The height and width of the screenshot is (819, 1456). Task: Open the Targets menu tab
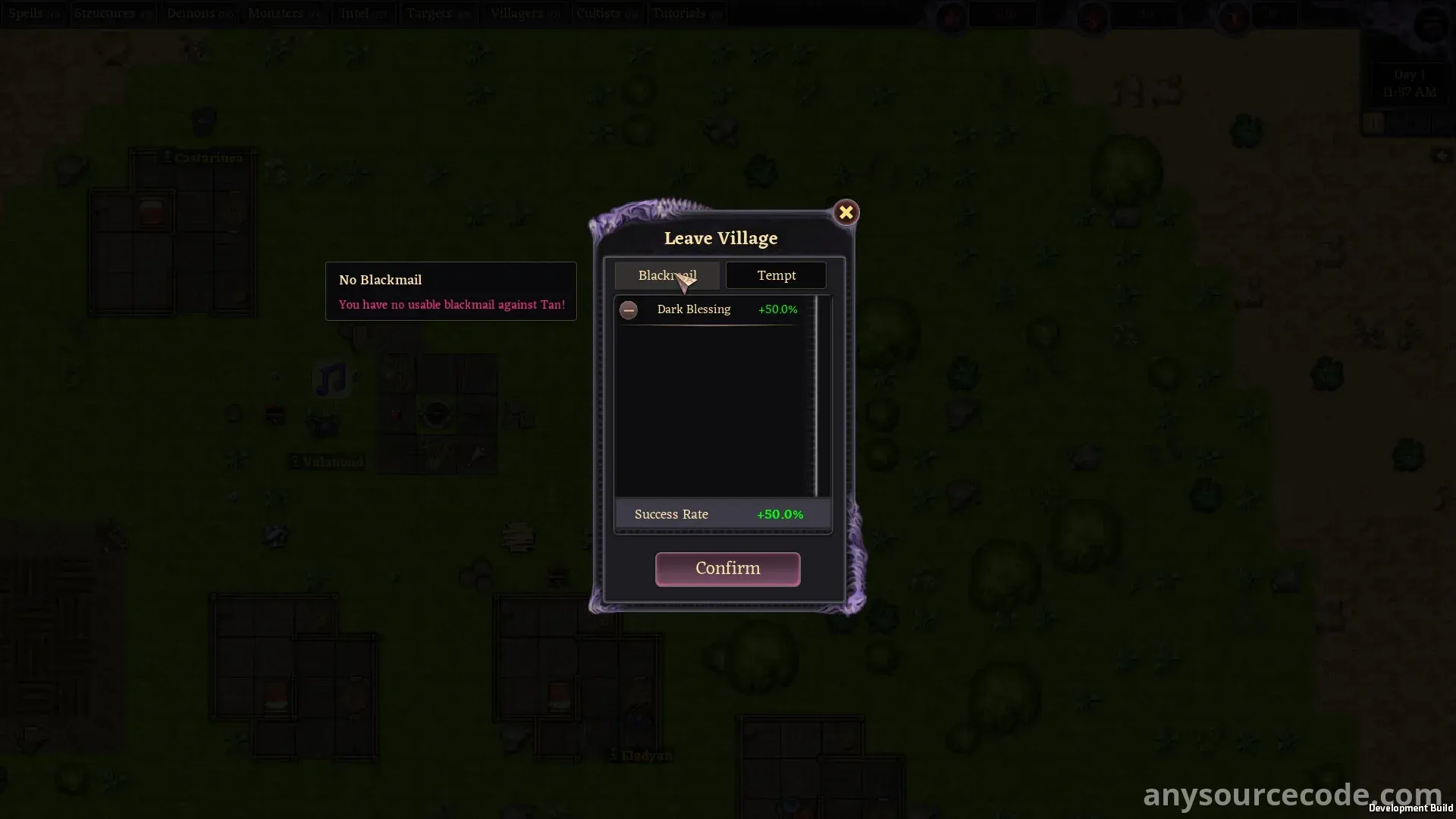pos(438,14)
